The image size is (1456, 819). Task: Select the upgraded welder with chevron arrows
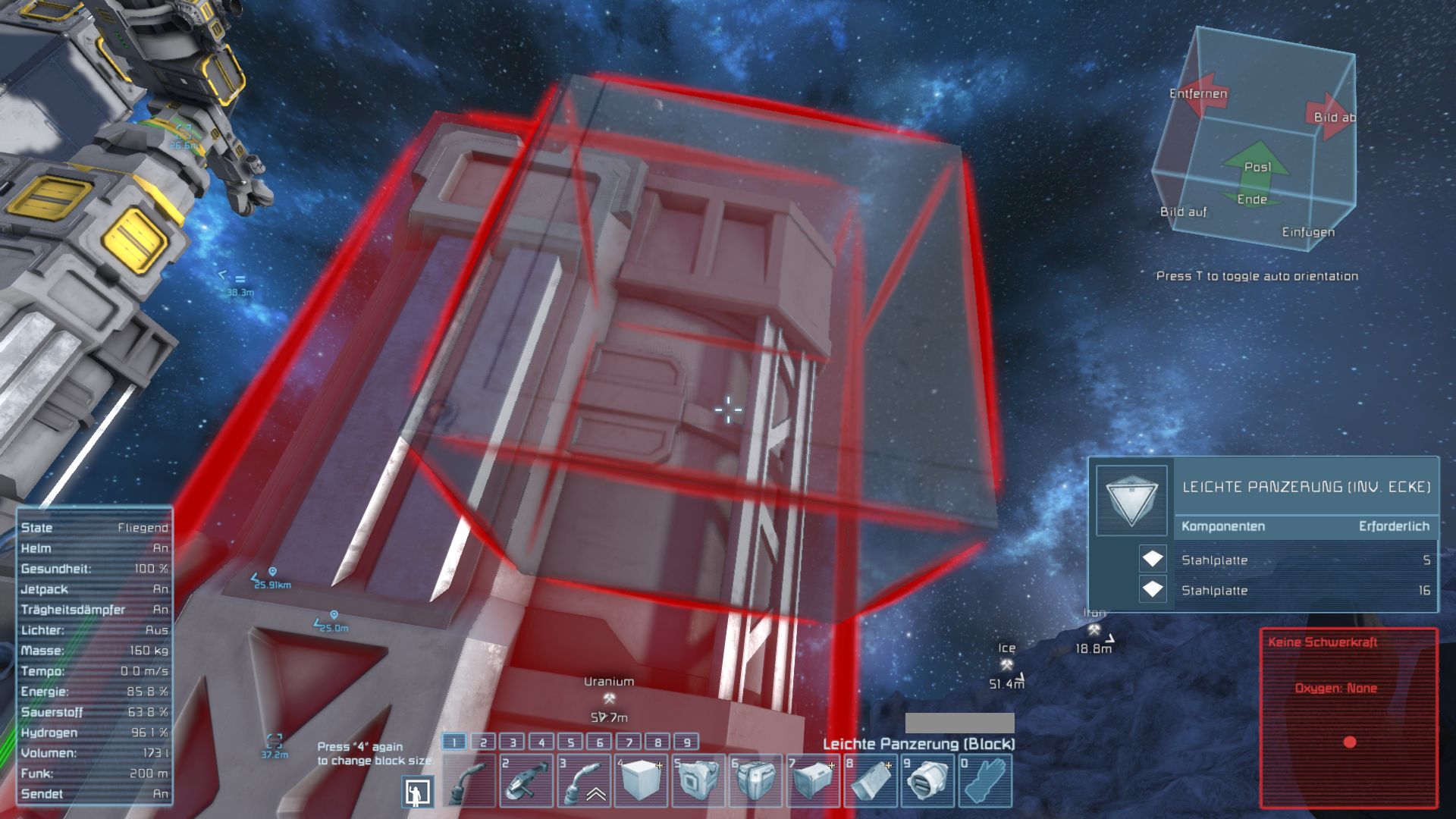(584, 780)
